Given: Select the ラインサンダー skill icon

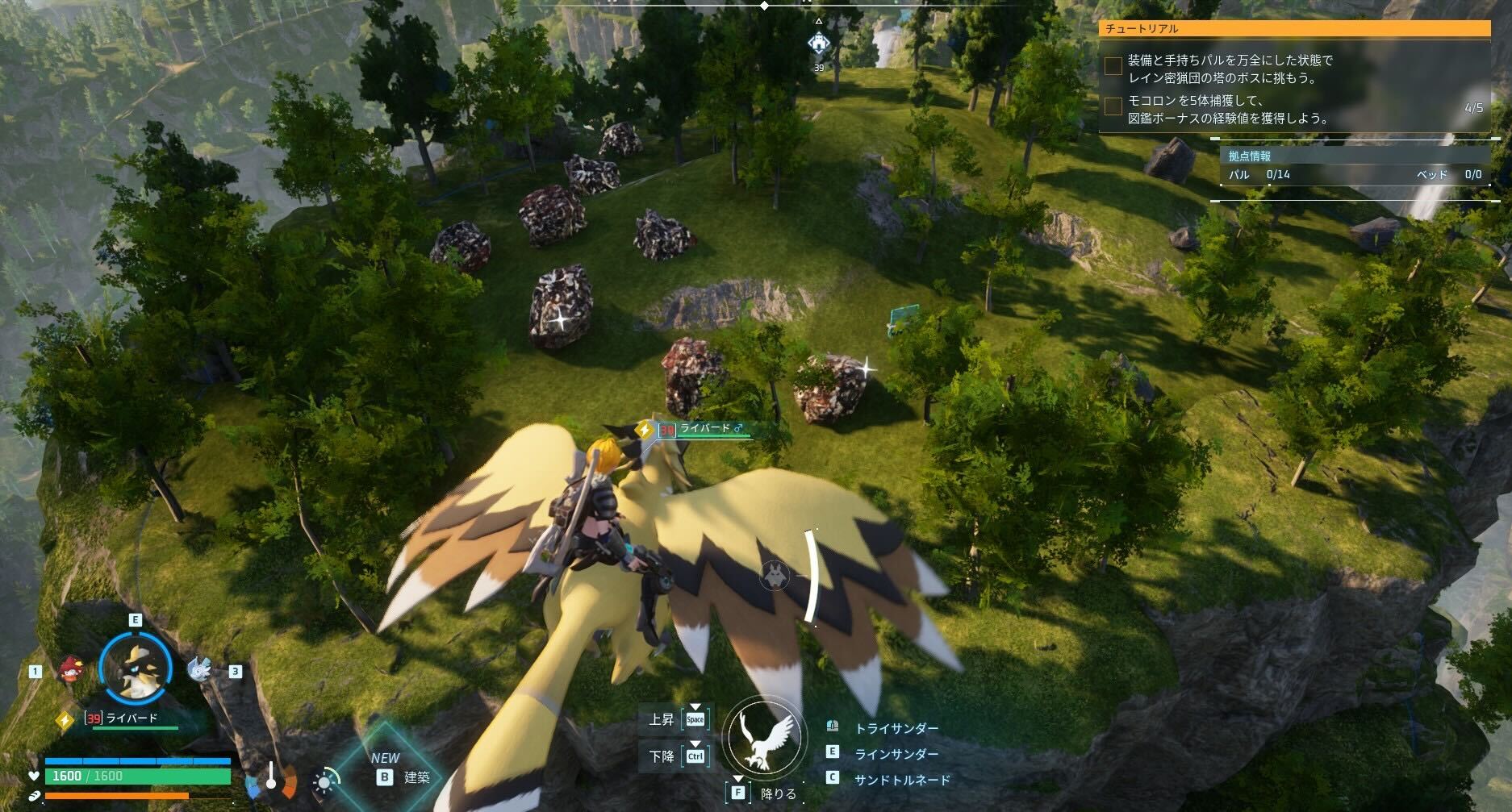Looking at the screenshot, I should [832, 752].
